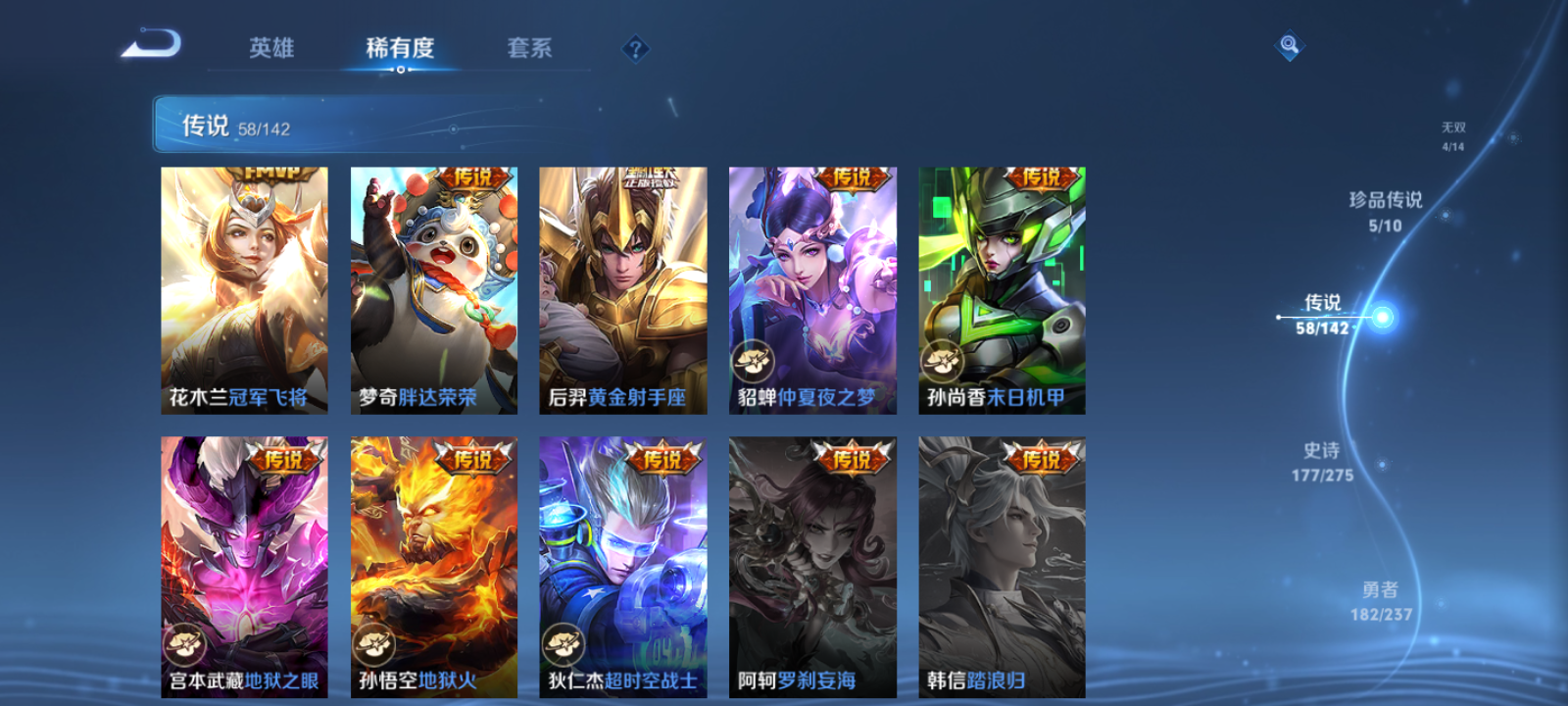Viewport: 1568px width, 706px height.
Task: Click the feather badge on 宫本武藏 地狱之眼 skin
Action: pyautogui.click(x=186, y=646)
